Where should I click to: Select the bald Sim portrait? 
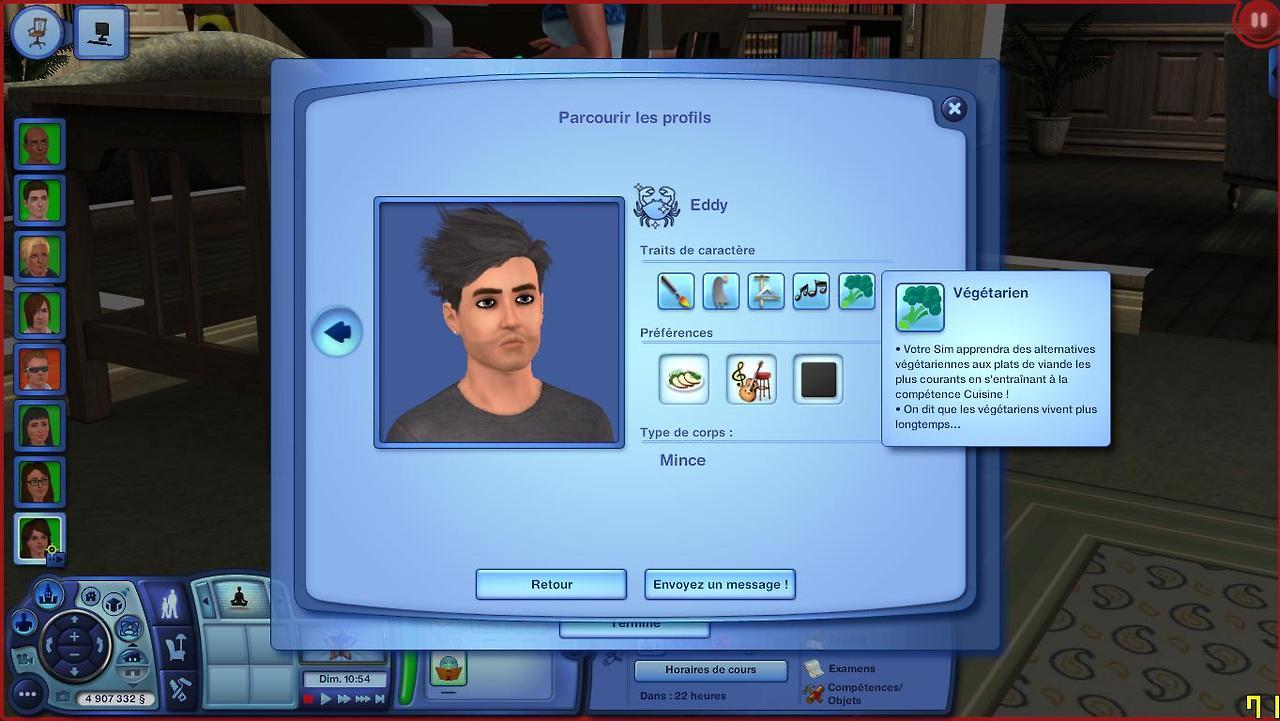[40, 145]
